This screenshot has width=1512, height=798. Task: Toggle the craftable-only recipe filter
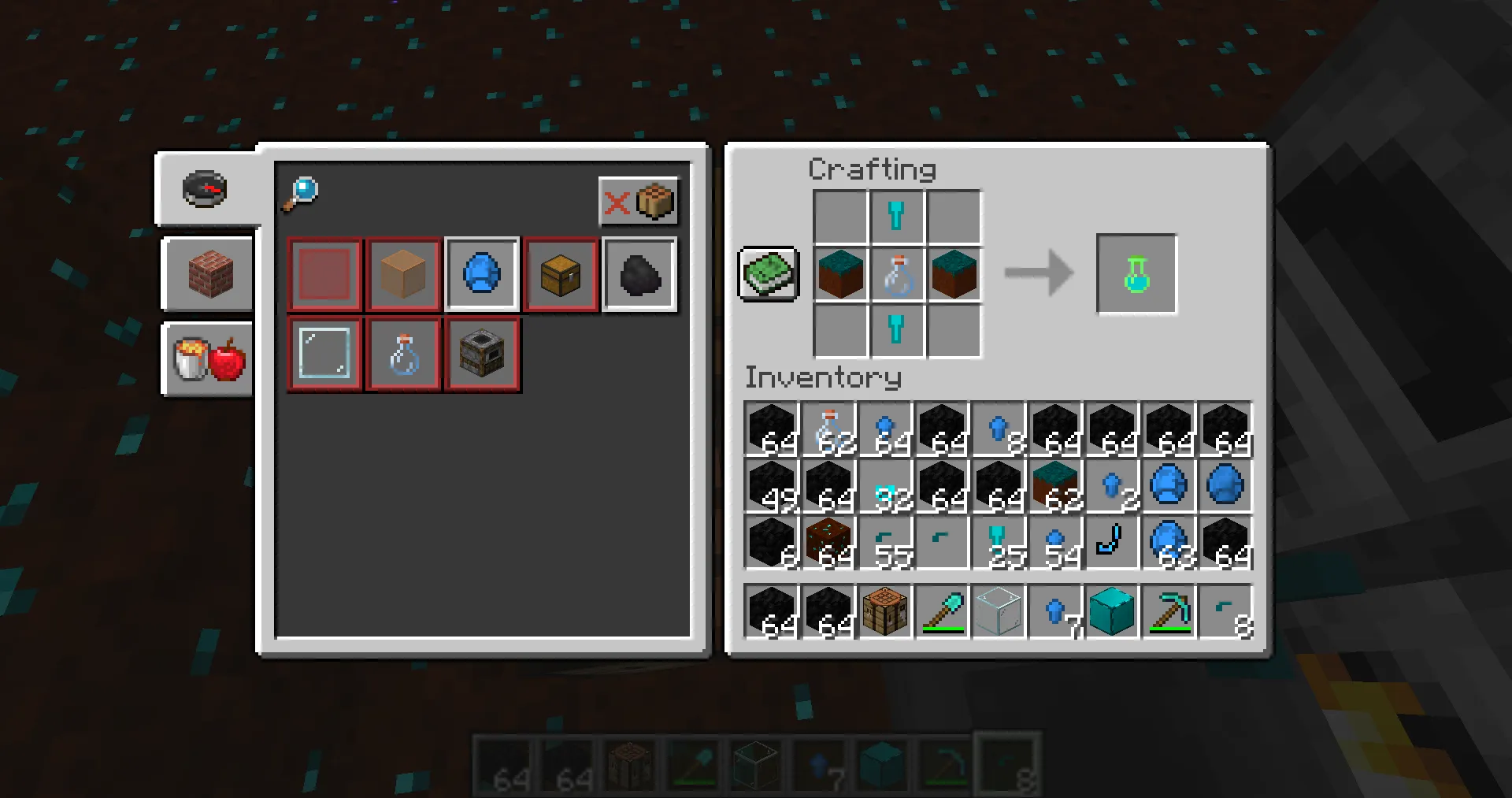(639, 202)
